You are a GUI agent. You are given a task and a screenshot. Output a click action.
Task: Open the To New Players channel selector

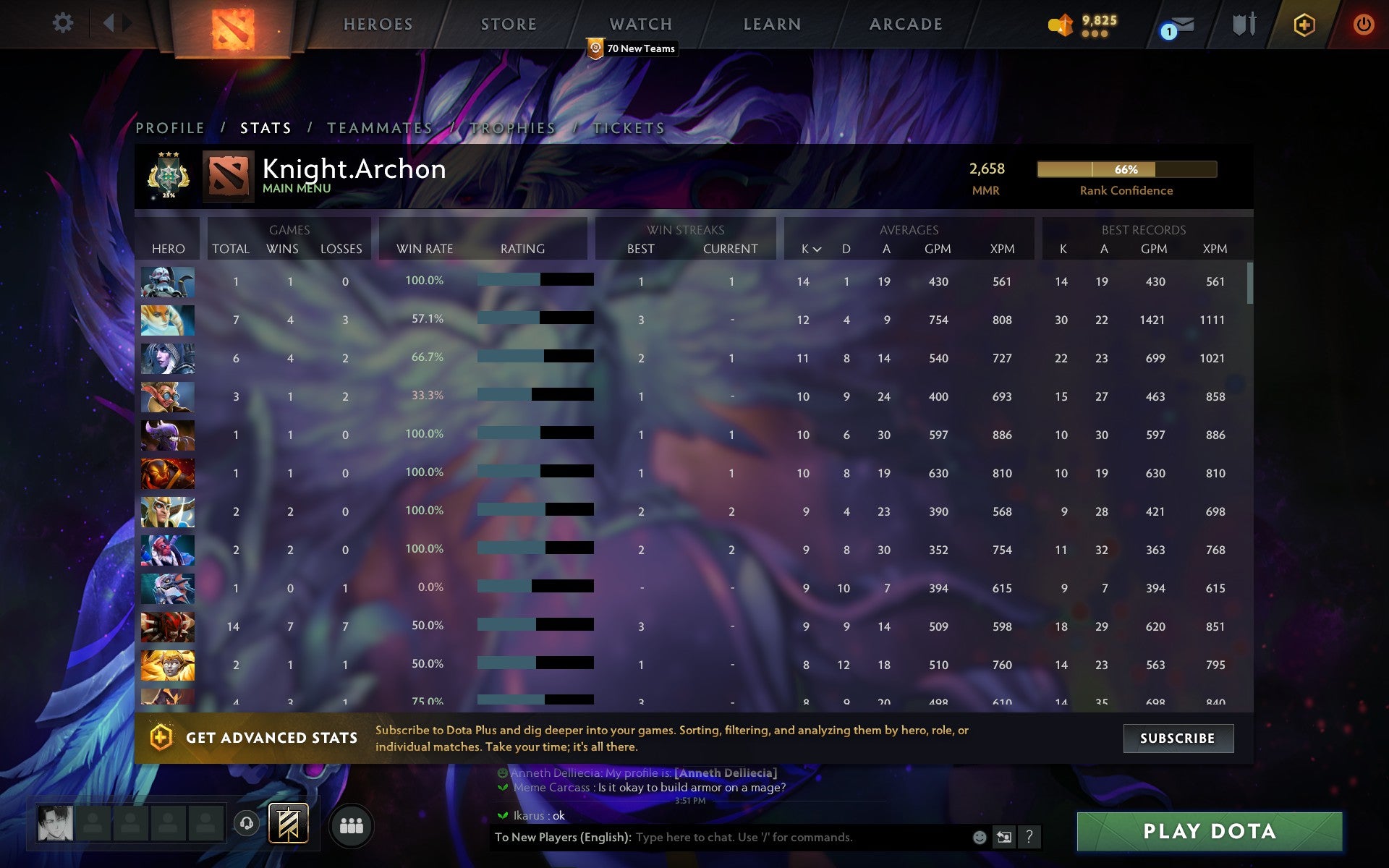click(x=557, y=838)
